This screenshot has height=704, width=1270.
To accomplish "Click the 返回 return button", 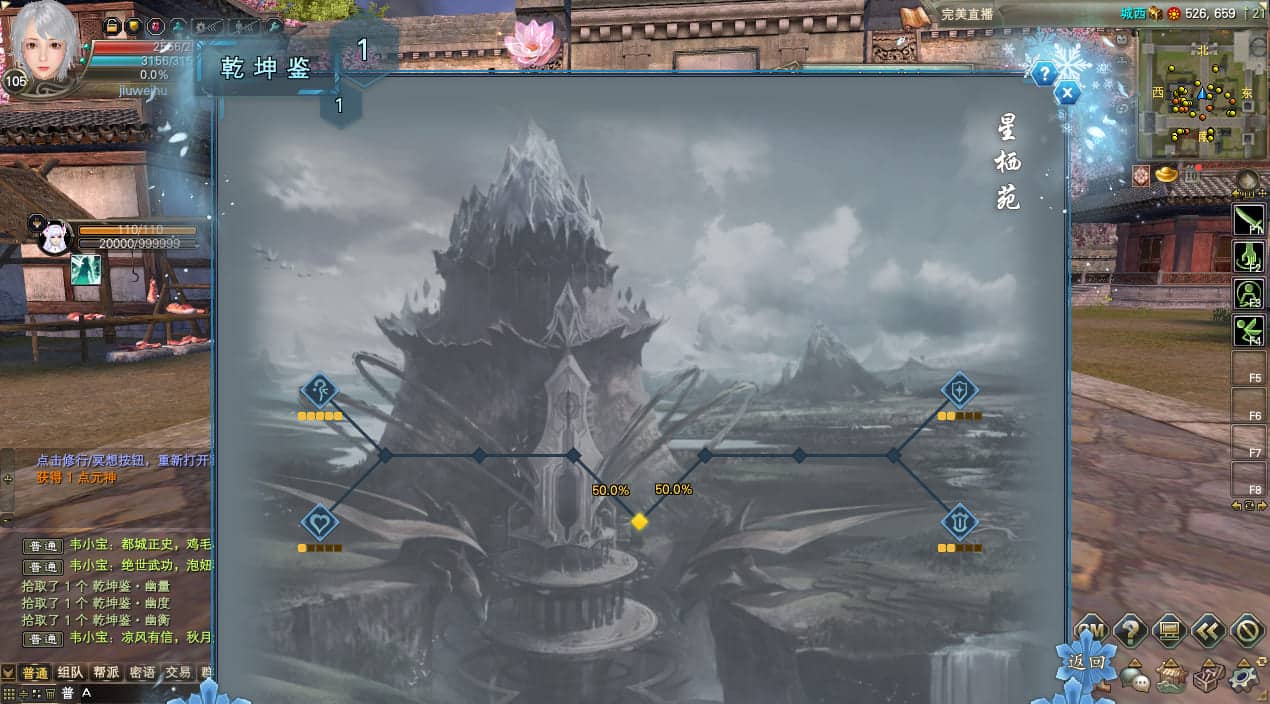I will pos(1086,661).
